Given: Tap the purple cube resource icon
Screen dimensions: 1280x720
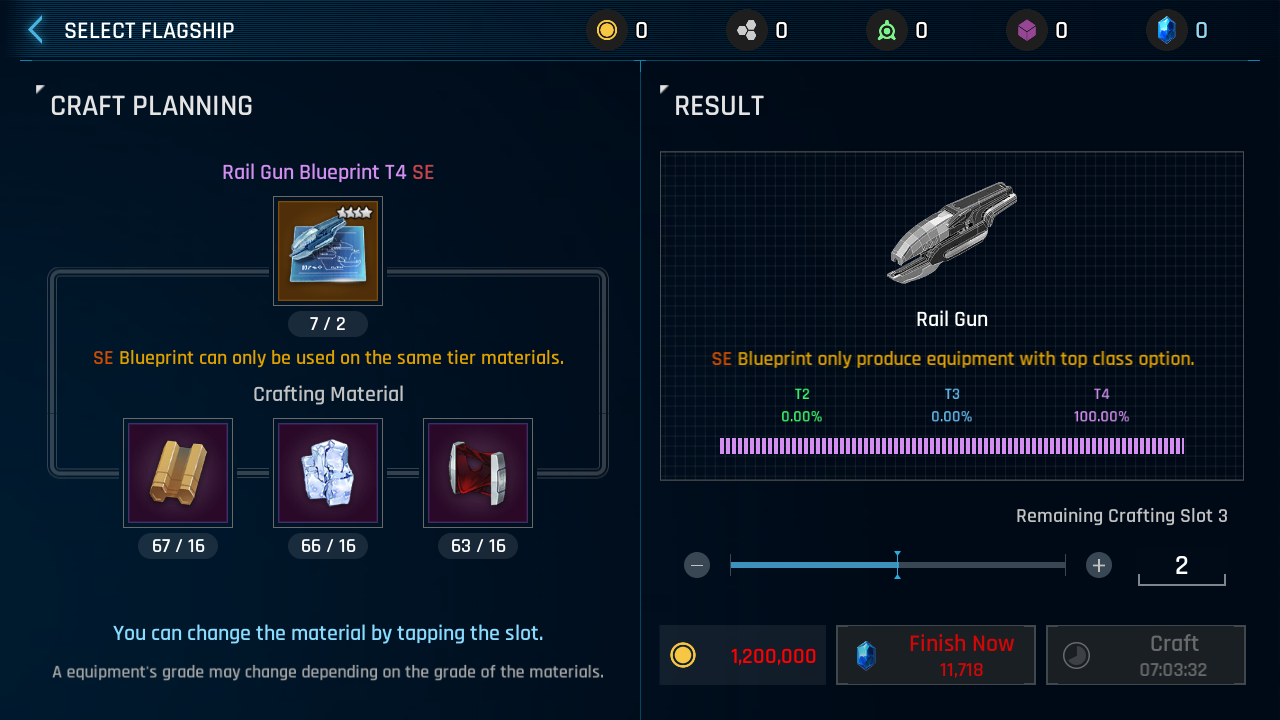Looking at the screenshot, I should 1026,31.
